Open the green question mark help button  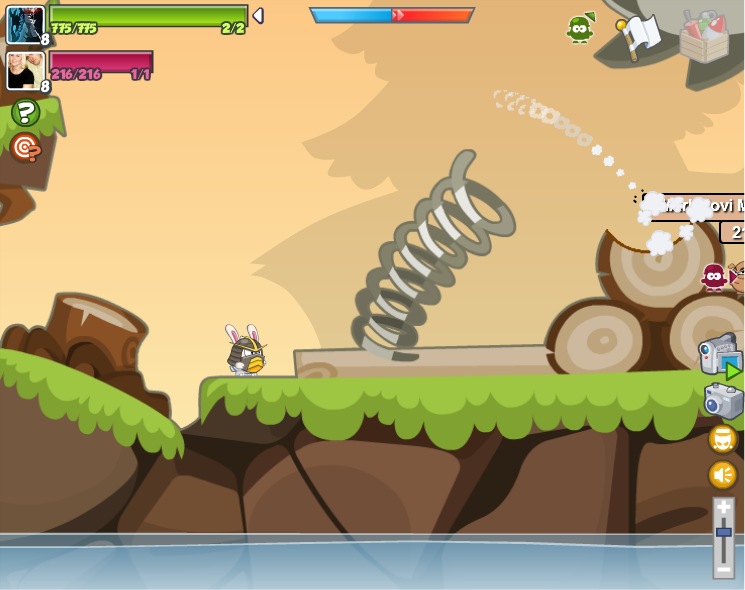pos(25,113)
